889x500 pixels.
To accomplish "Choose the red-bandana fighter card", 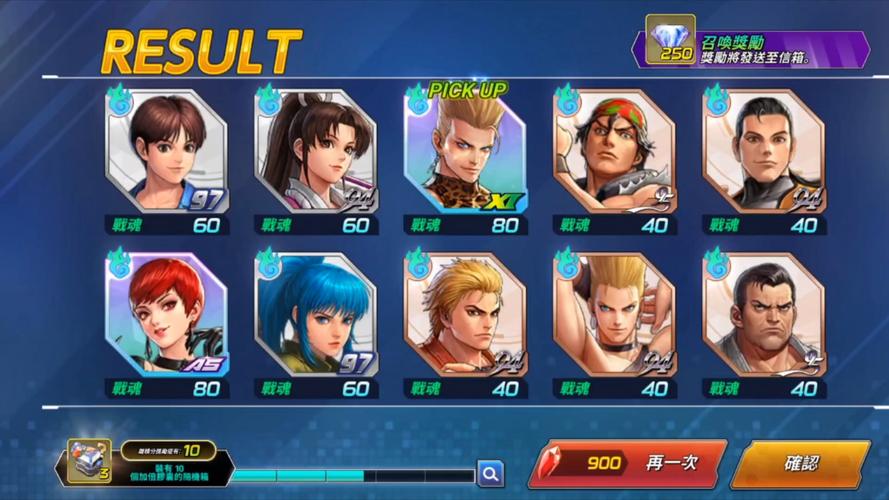I will (614, 151).
